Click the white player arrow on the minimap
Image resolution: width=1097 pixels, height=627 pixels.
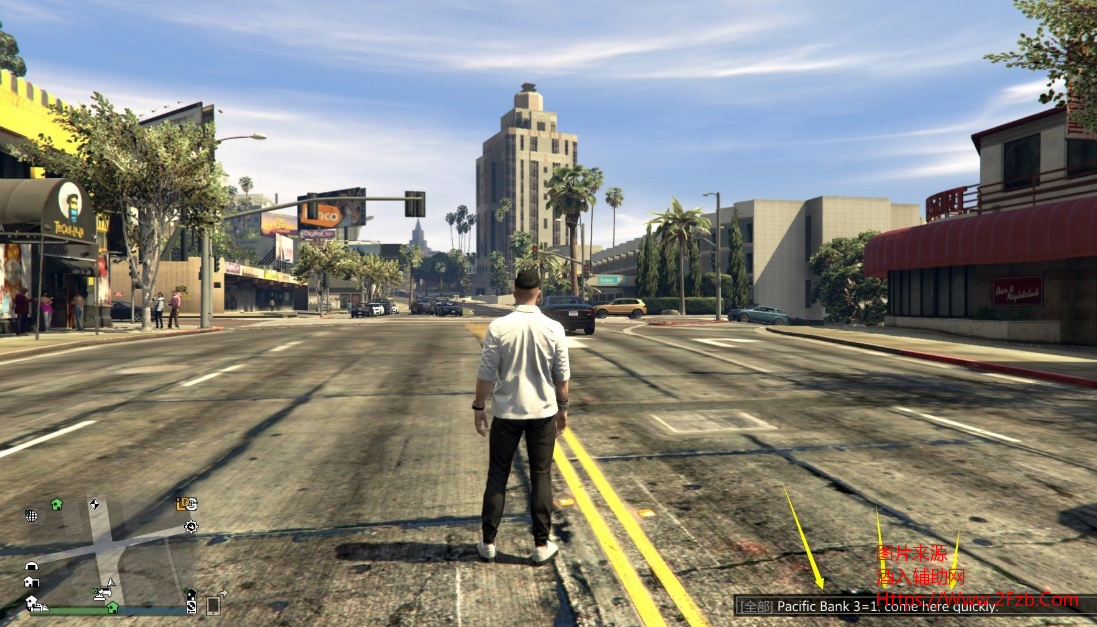pyautogui.click(x=111, y=582)
